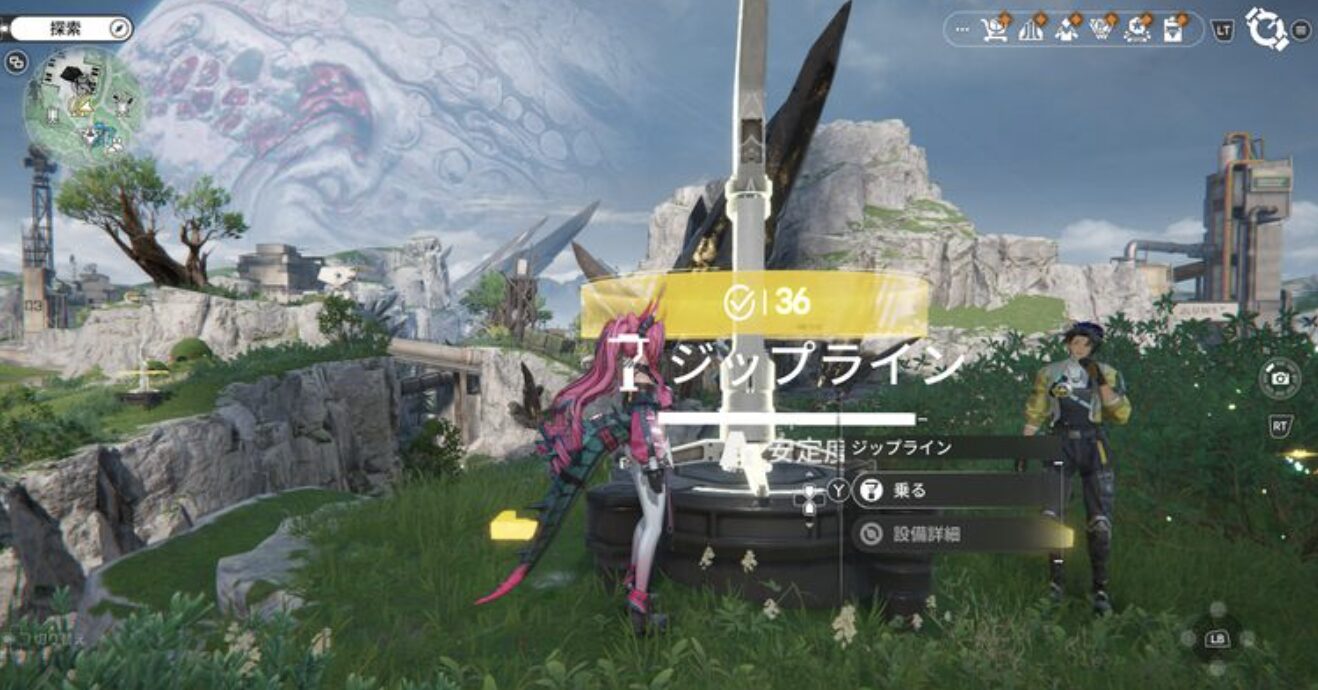The image size is (1318, 690).
Task: Click the chain-link icon beside the minimap
Action: 16,62
